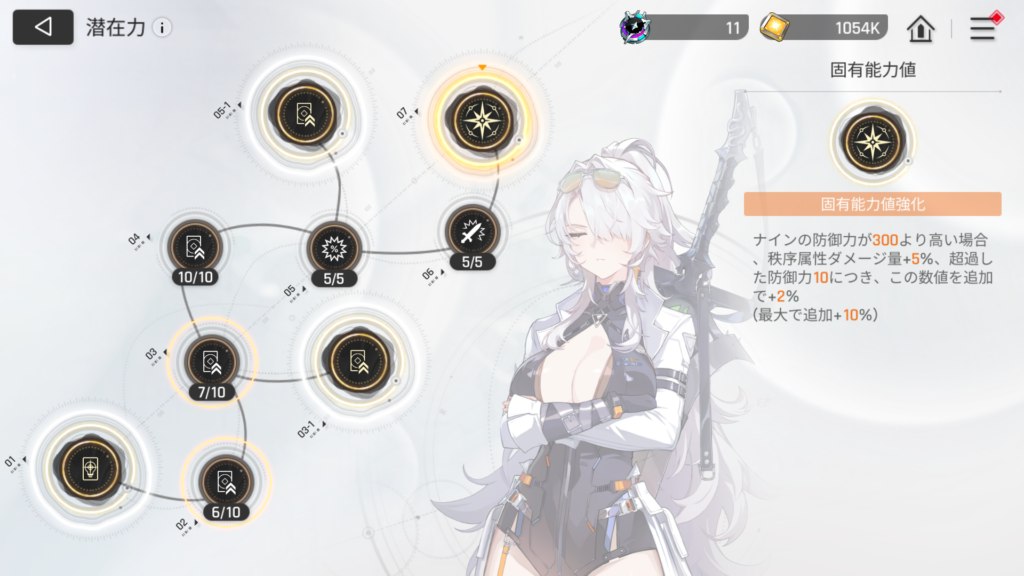Select the 6/10 potential node
1024x576 pixels.
(225, 481)
